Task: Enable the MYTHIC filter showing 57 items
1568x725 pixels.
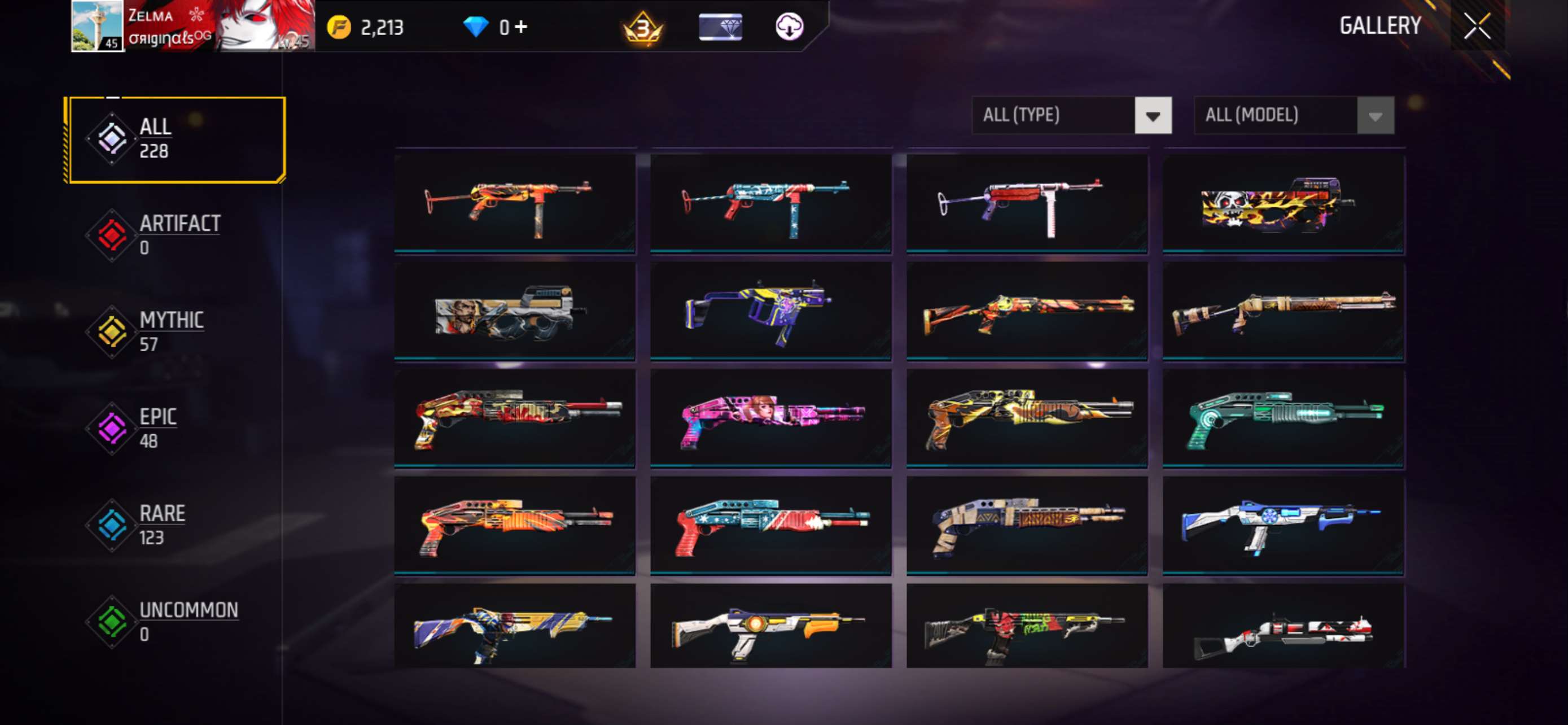Action: 172,329
